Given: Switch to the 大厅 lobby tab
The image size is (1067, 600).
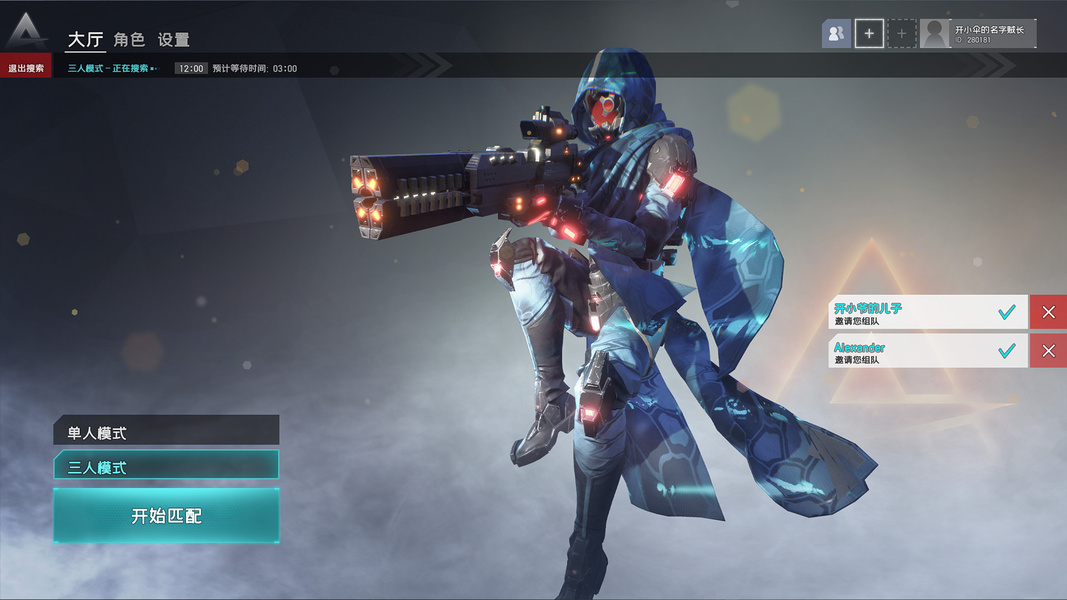Looking at the screenshot, I should (86, 40).
